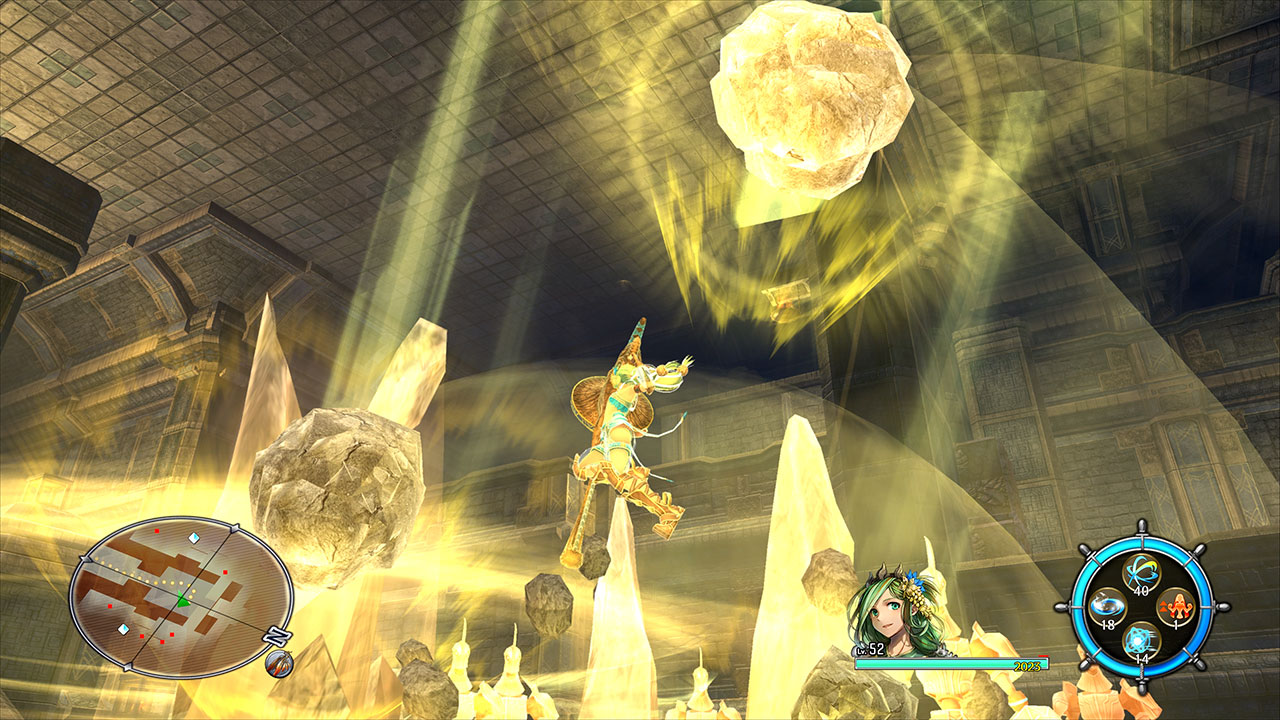The image size is (1280, 720).
Task: Use the blue swirl skill costing 18
Action: pos(1105,606)
